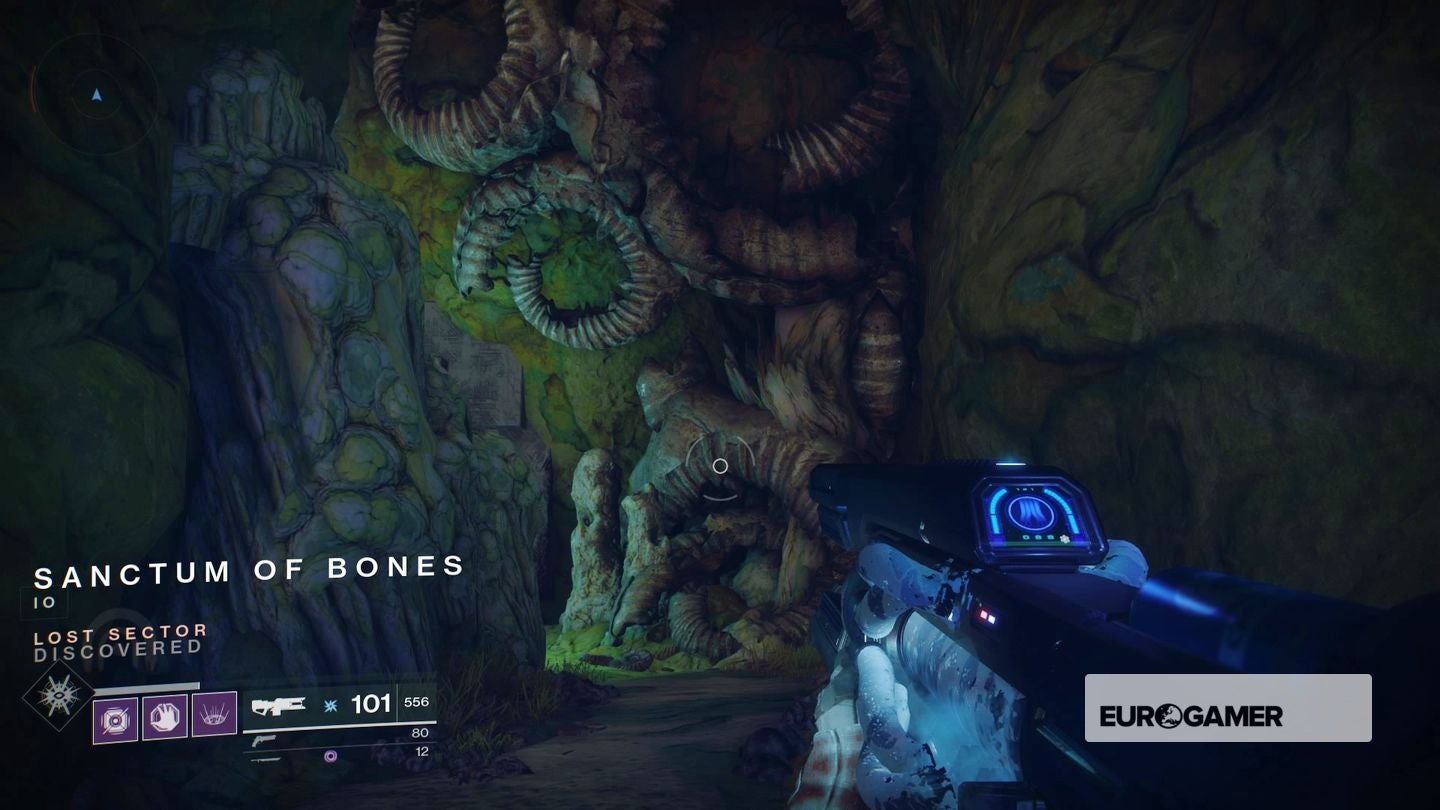Expand the Lost Sector Discovered banner
Image resolution: width=1440 pixels, height=810 pixels.
point(120,640)
